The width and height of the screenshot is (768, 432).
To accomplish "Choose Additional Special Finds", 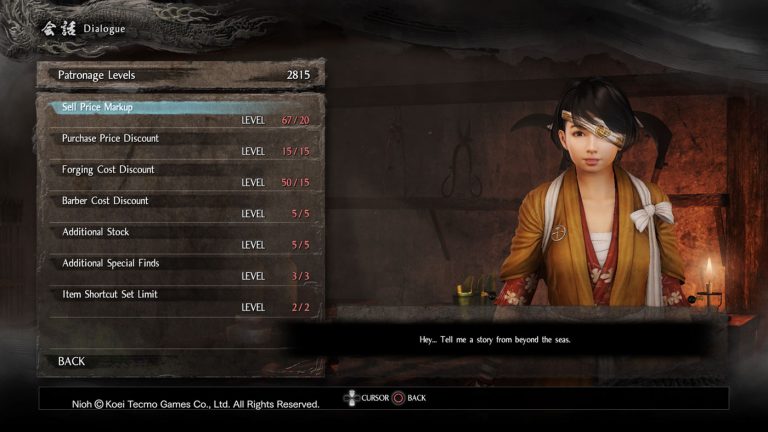I will point(180,268).
